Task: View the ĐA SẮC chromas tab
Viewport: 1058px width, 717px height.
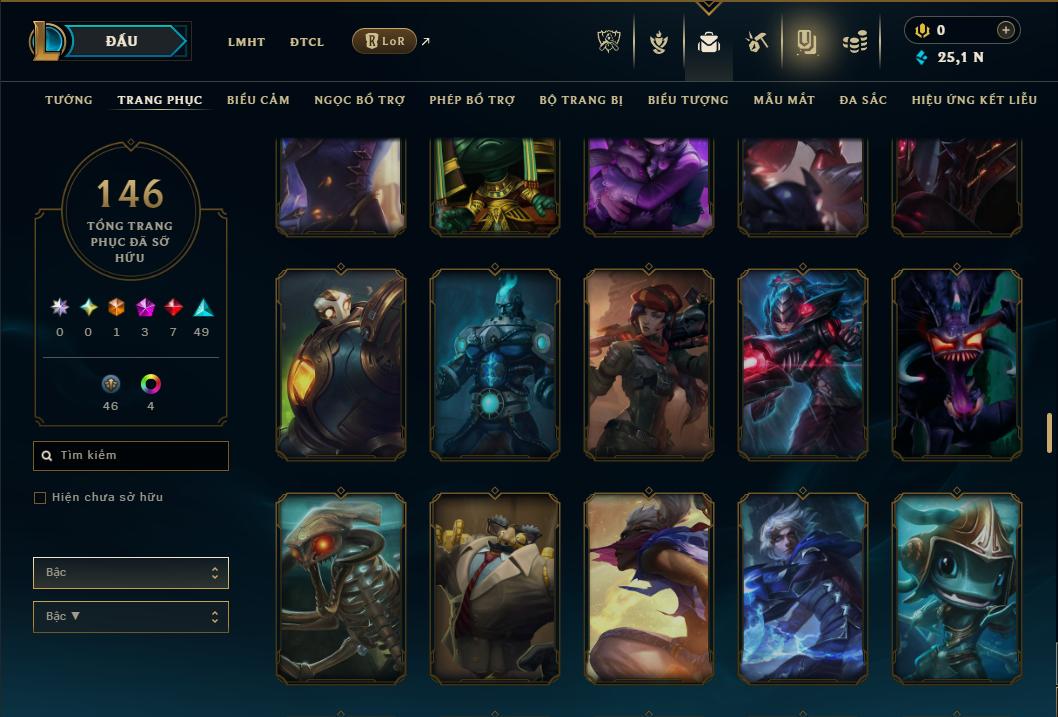Action: pos(863,100)
